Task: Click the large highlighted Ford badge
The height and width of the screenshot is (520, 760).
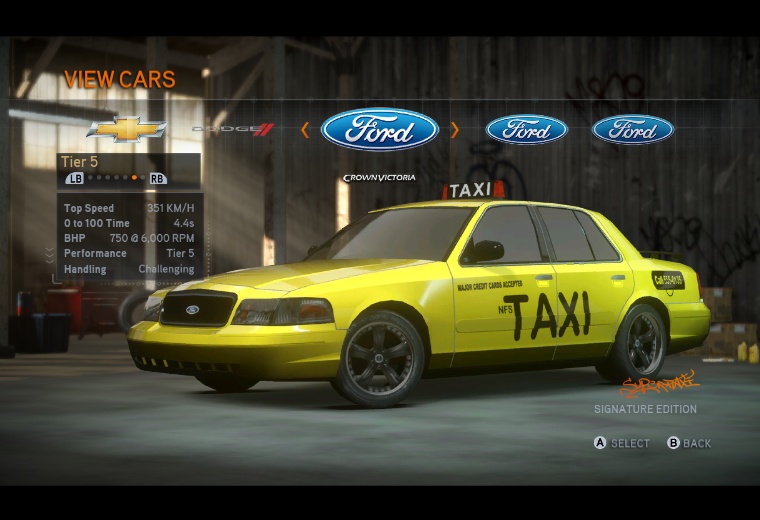Action: click(380, 130)
